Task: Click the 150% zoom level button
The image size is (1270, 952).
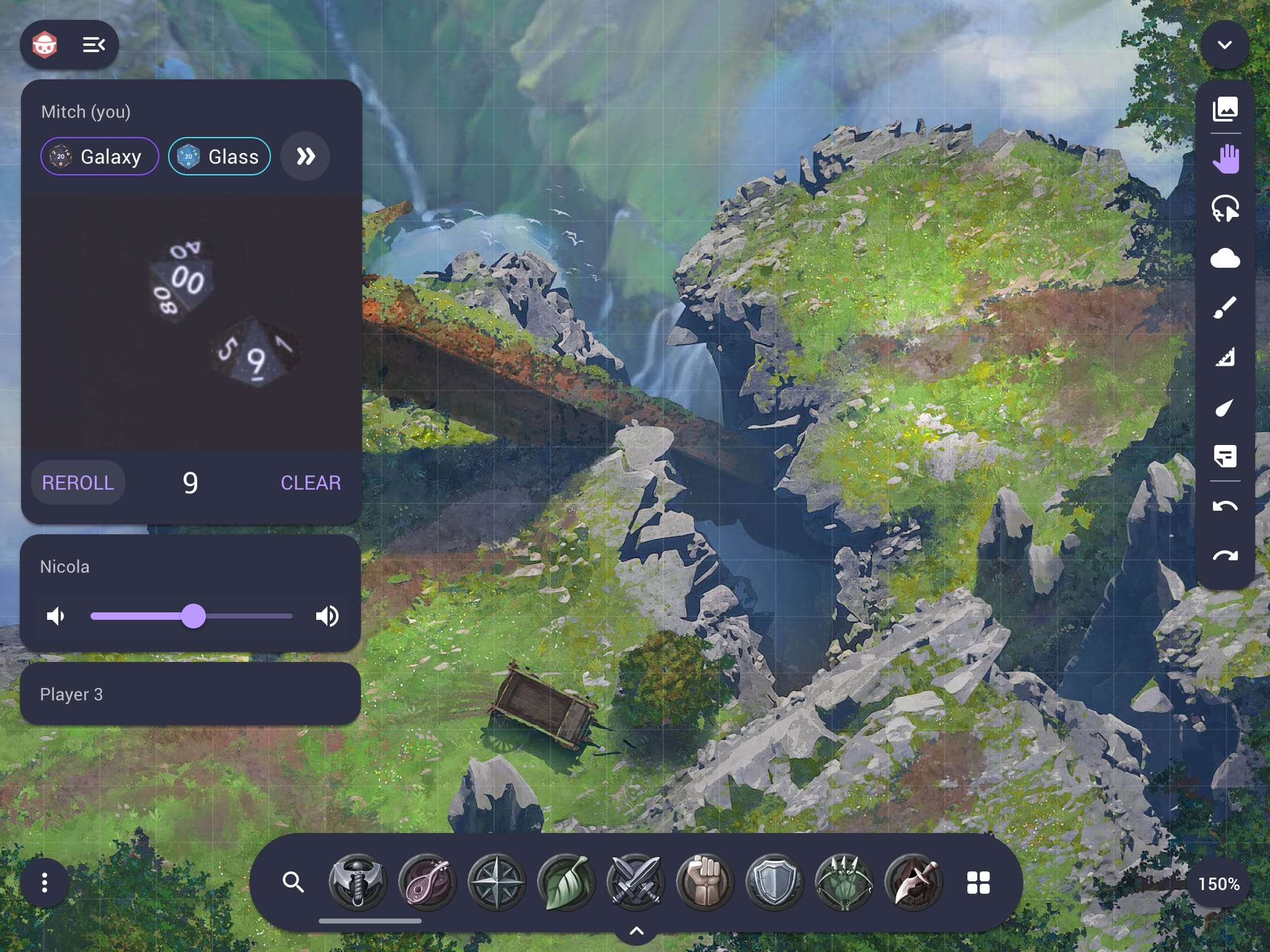Action: (1219, 884)
